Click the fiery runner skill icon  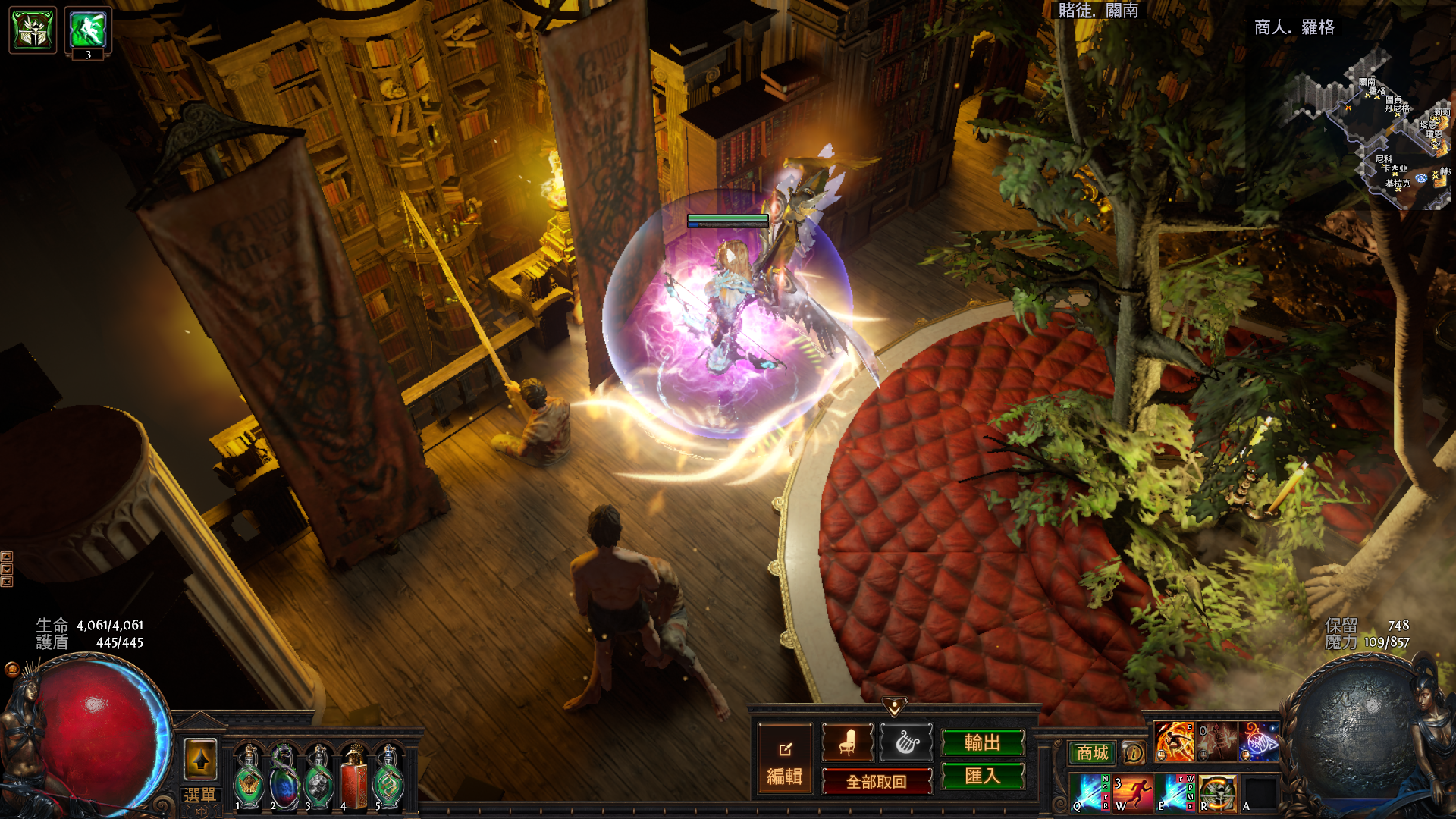pyautogui.click(x=1174, y=742)
